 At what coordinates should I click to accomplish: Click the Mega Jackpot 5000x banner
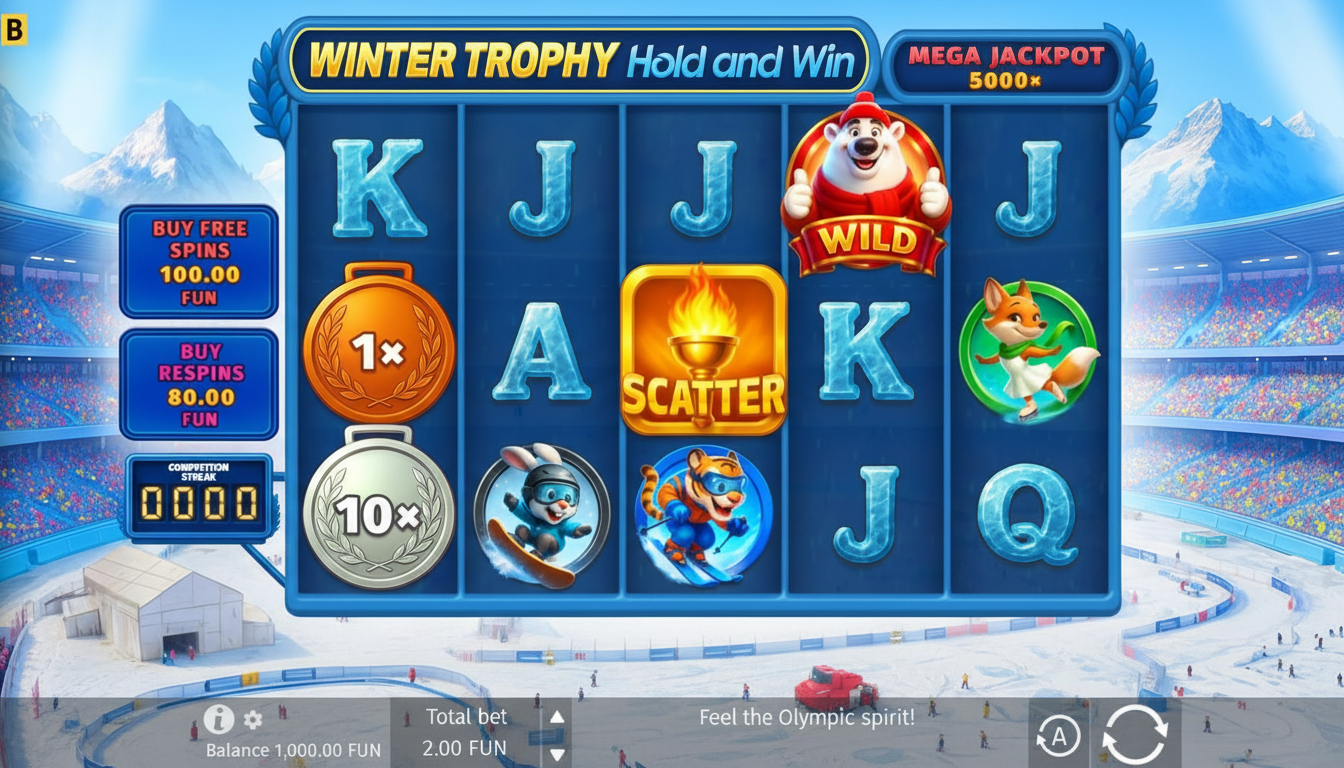[x=1004, y=64]
